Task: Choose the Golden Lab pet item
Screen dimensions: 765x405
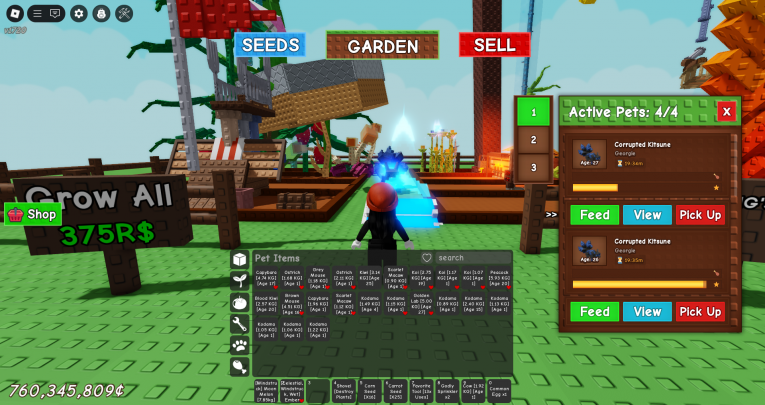Action: click(421, 304)
